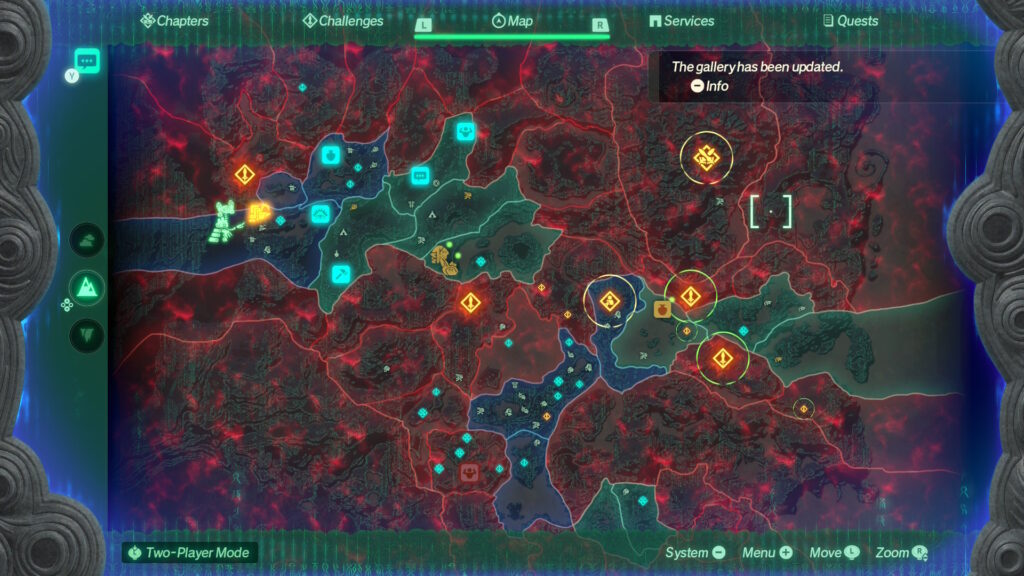
Task: Select the Map tab
Action: [x=512, y=20]
